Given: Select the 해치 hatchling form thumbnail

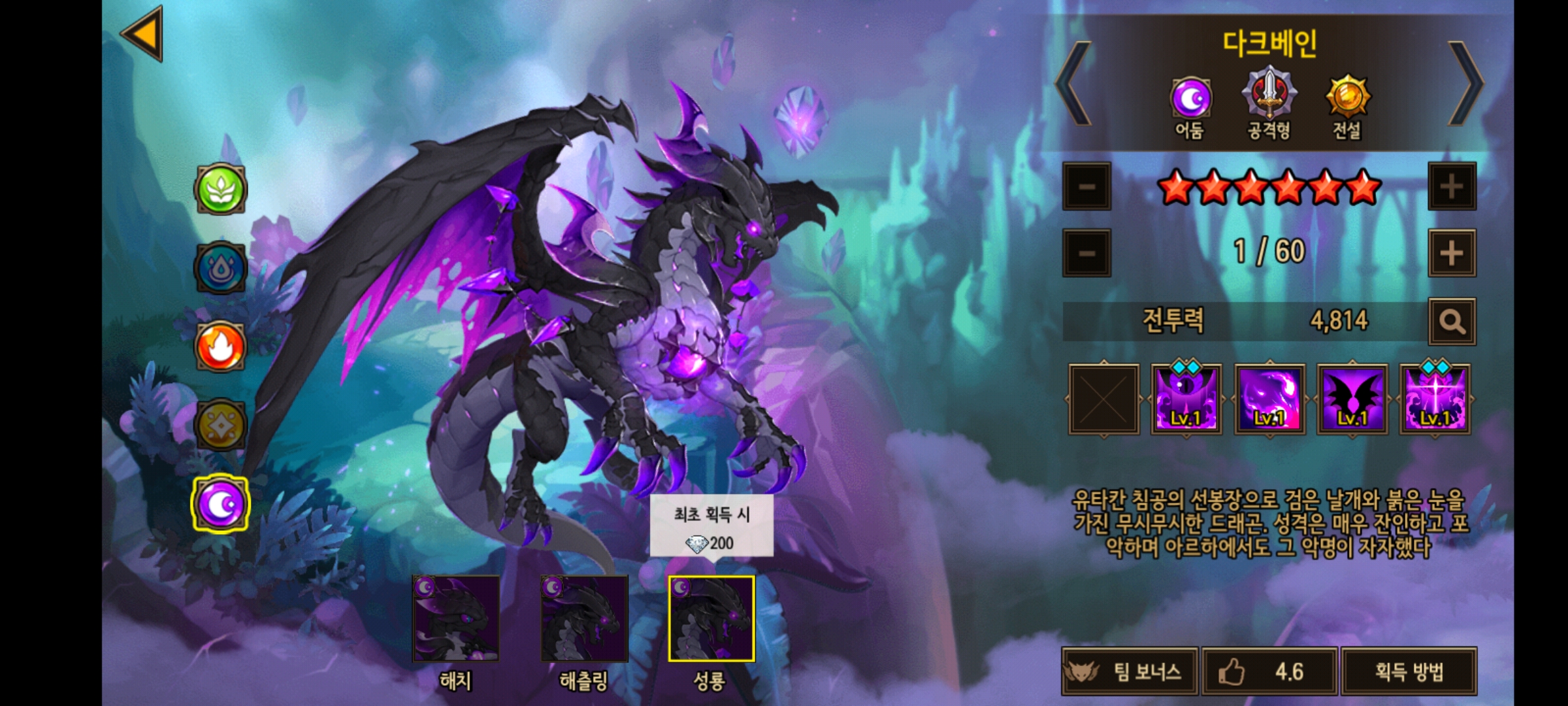Looking at the screenshot, I should click(455, 619).
